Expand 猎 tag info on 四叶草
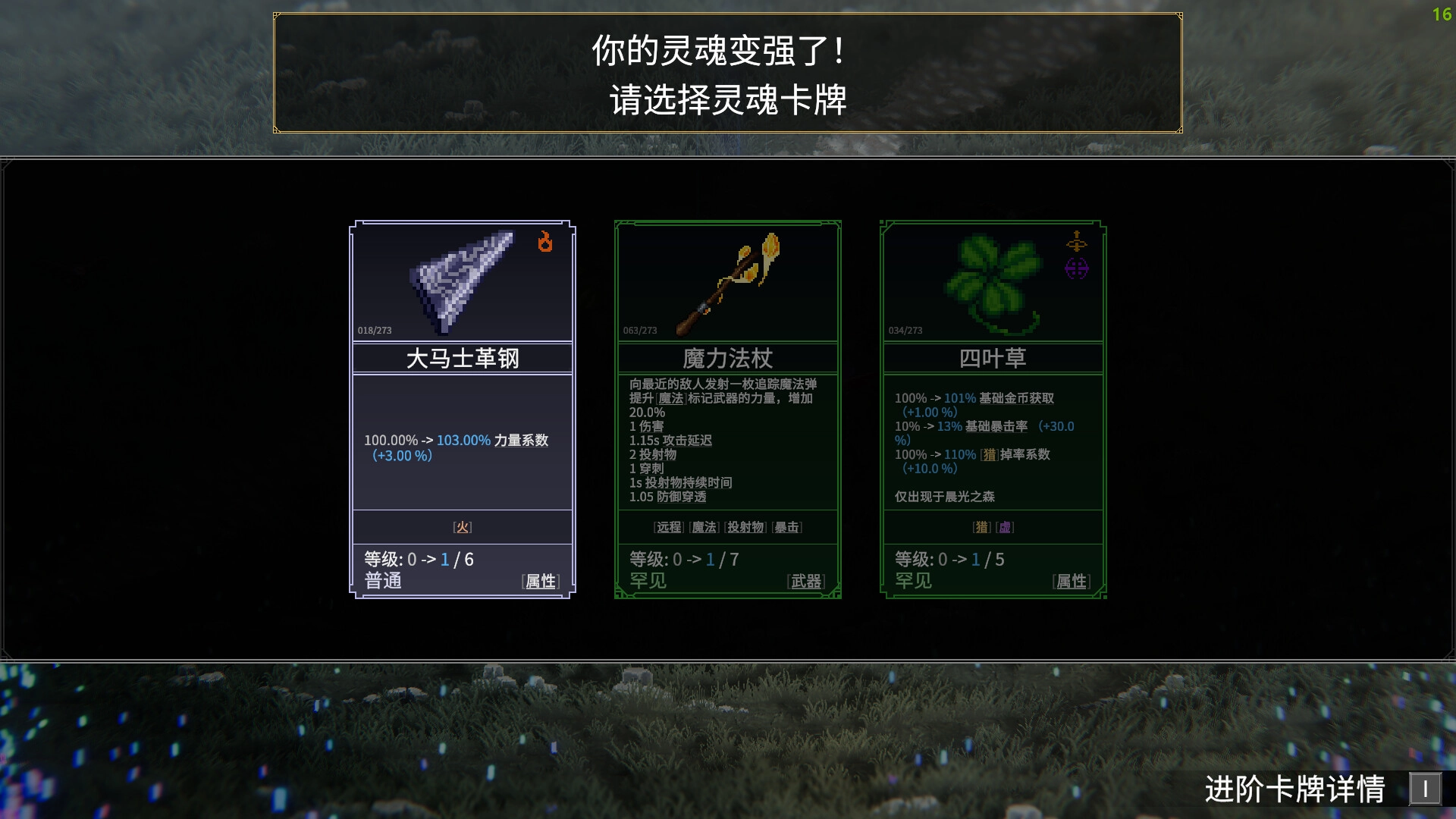This screenshot has height=819, width=1456. [981, 527]
